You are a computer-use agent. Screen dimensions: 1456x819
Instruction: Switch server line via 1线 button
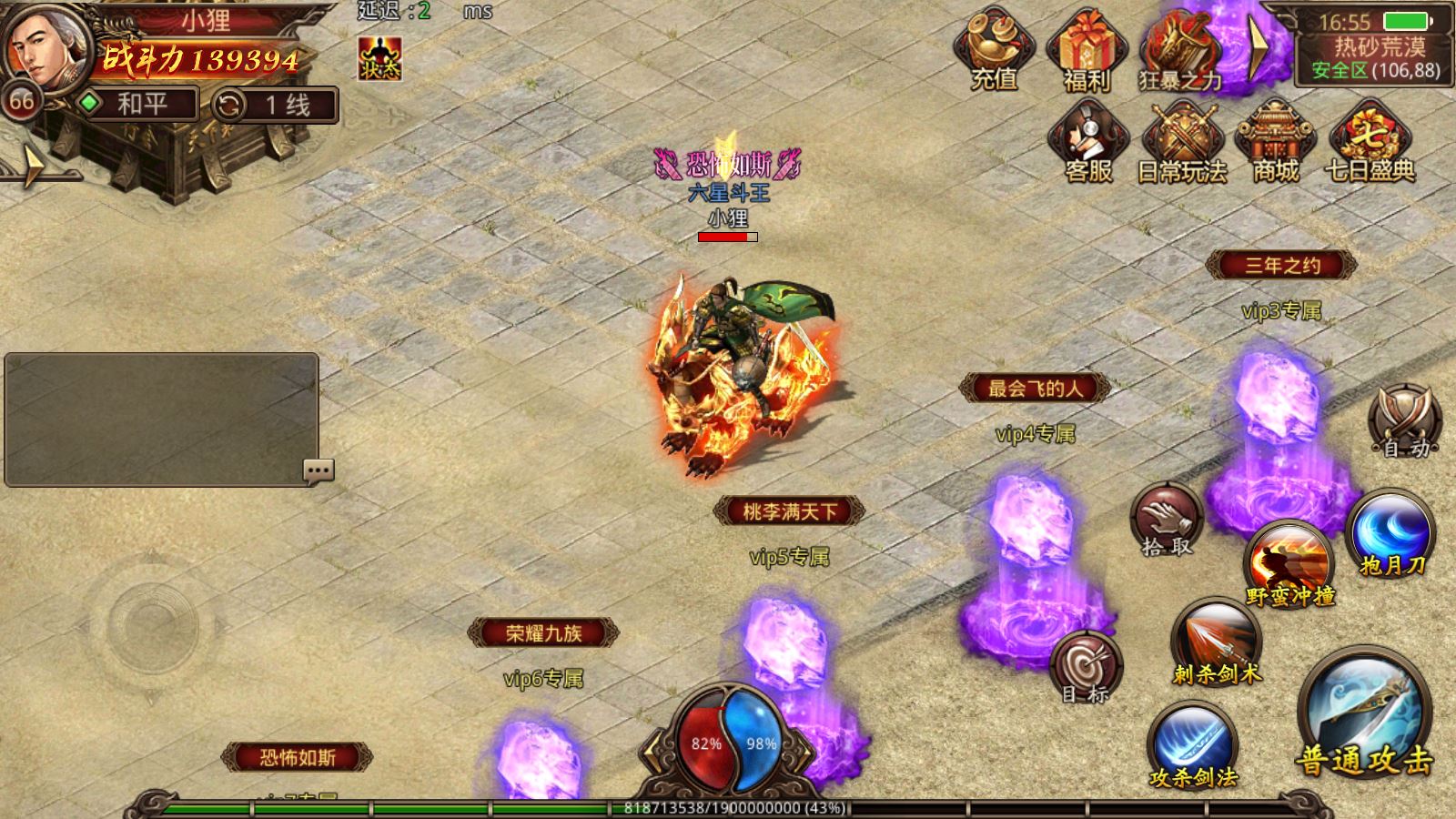click(275, 106)
